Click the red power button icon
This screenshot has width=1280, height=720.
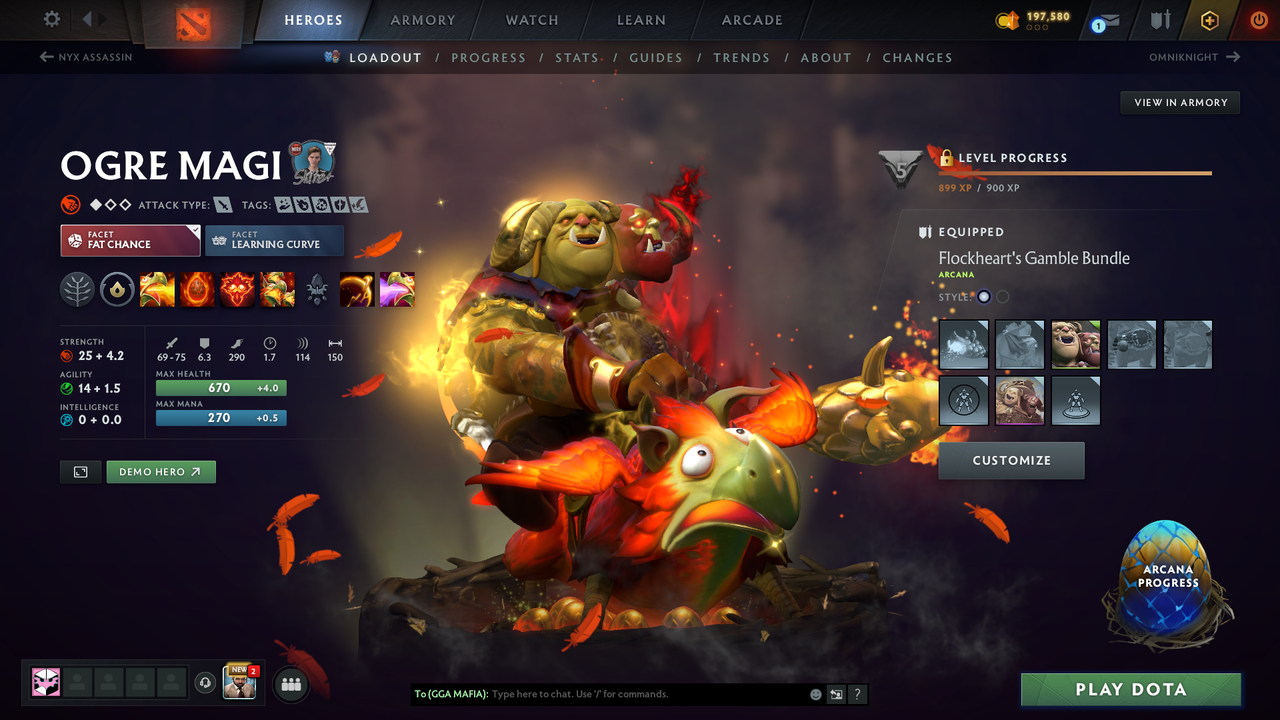1258,19
